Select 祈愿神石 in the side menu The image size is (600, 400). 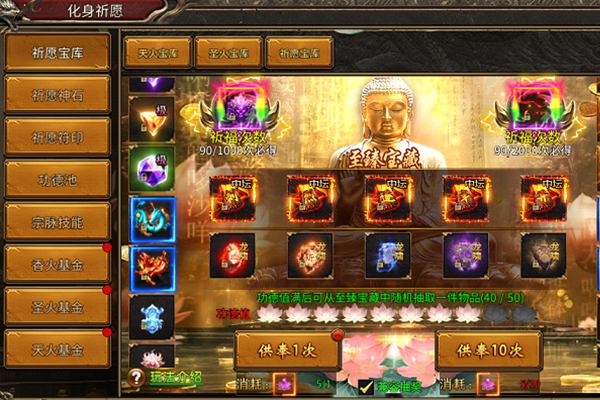(x=57, y=94)
